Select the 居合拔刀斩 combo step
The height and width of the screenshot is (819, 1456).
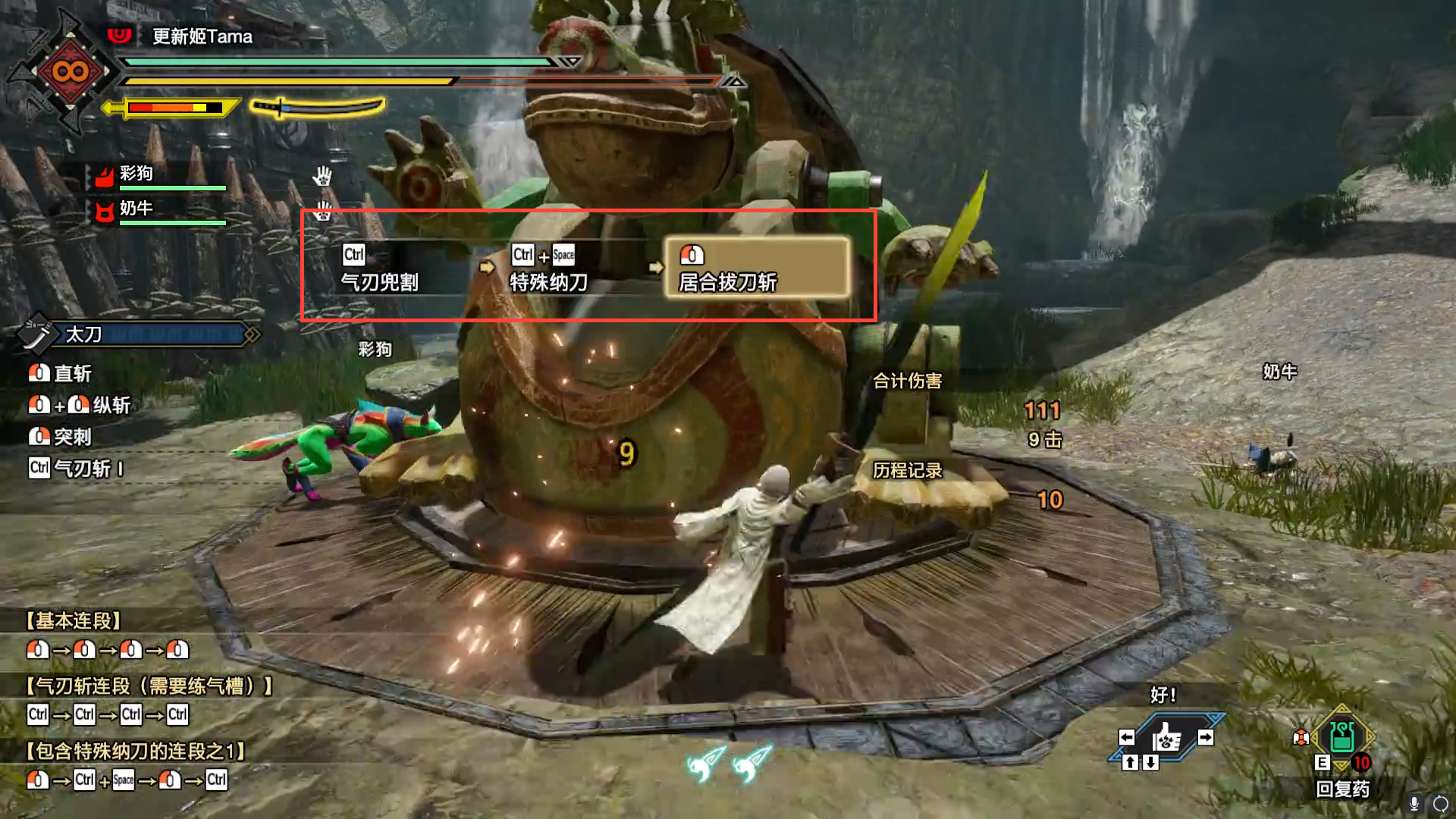tap(757, 268)
